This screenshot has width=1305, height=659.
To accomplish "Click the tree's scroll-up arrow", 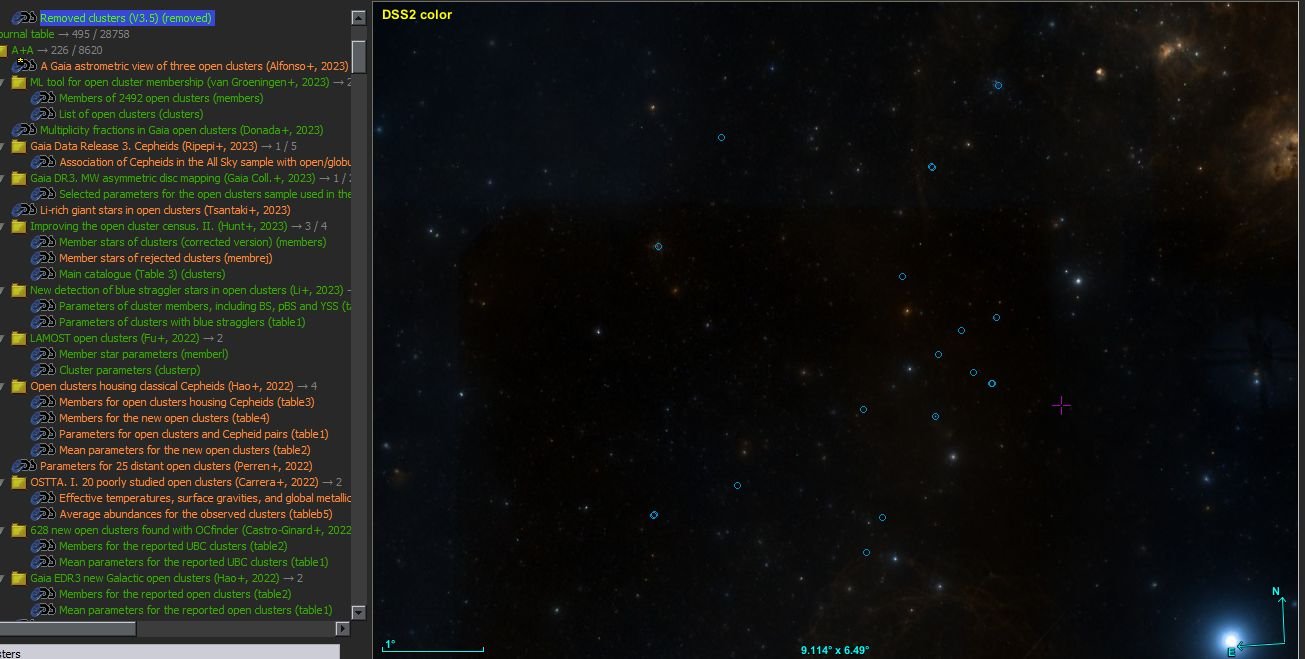I will pyautogui.click(x=358, y=17).
